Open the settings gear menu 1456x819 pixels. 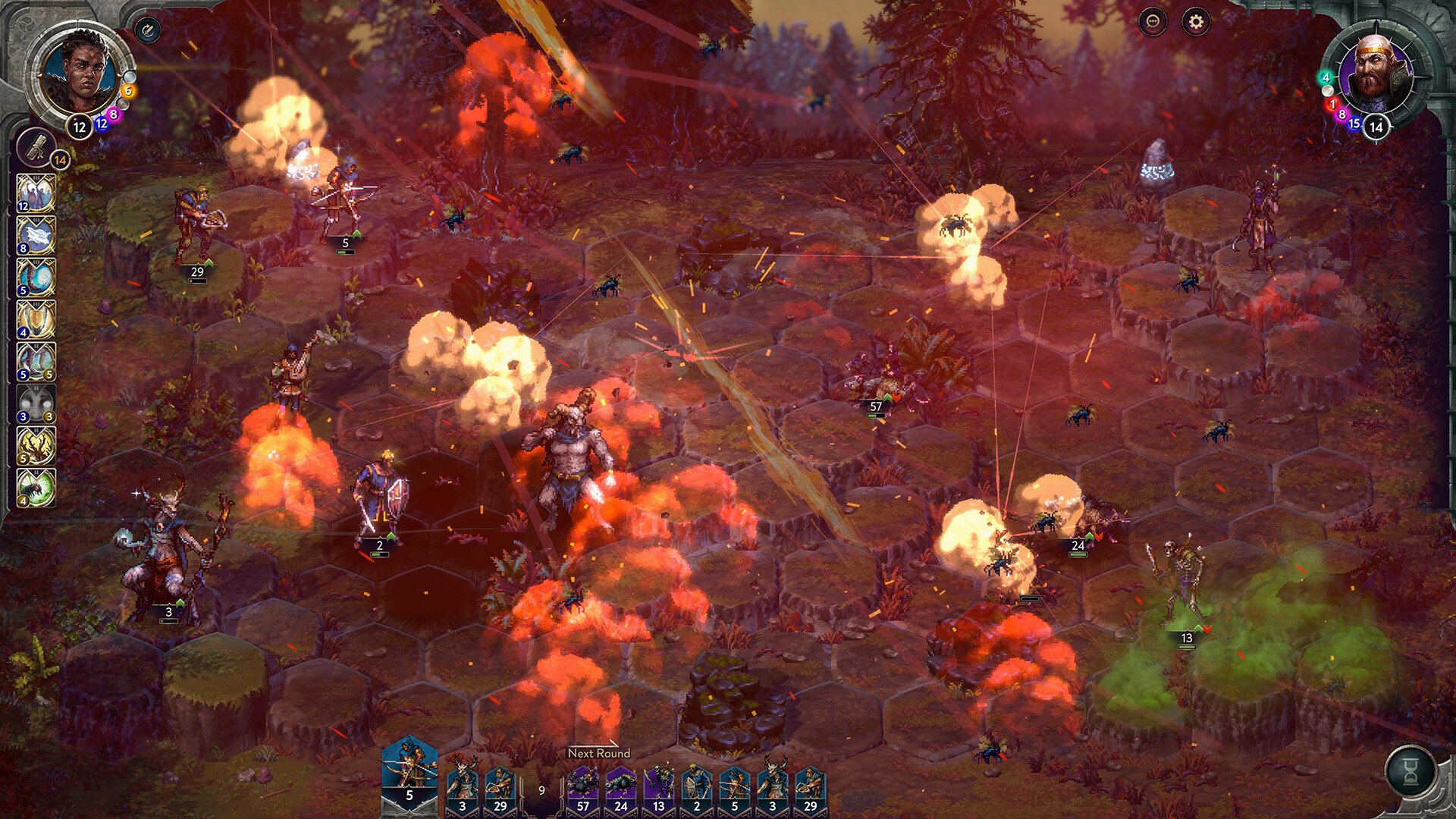click(1196, 22)
